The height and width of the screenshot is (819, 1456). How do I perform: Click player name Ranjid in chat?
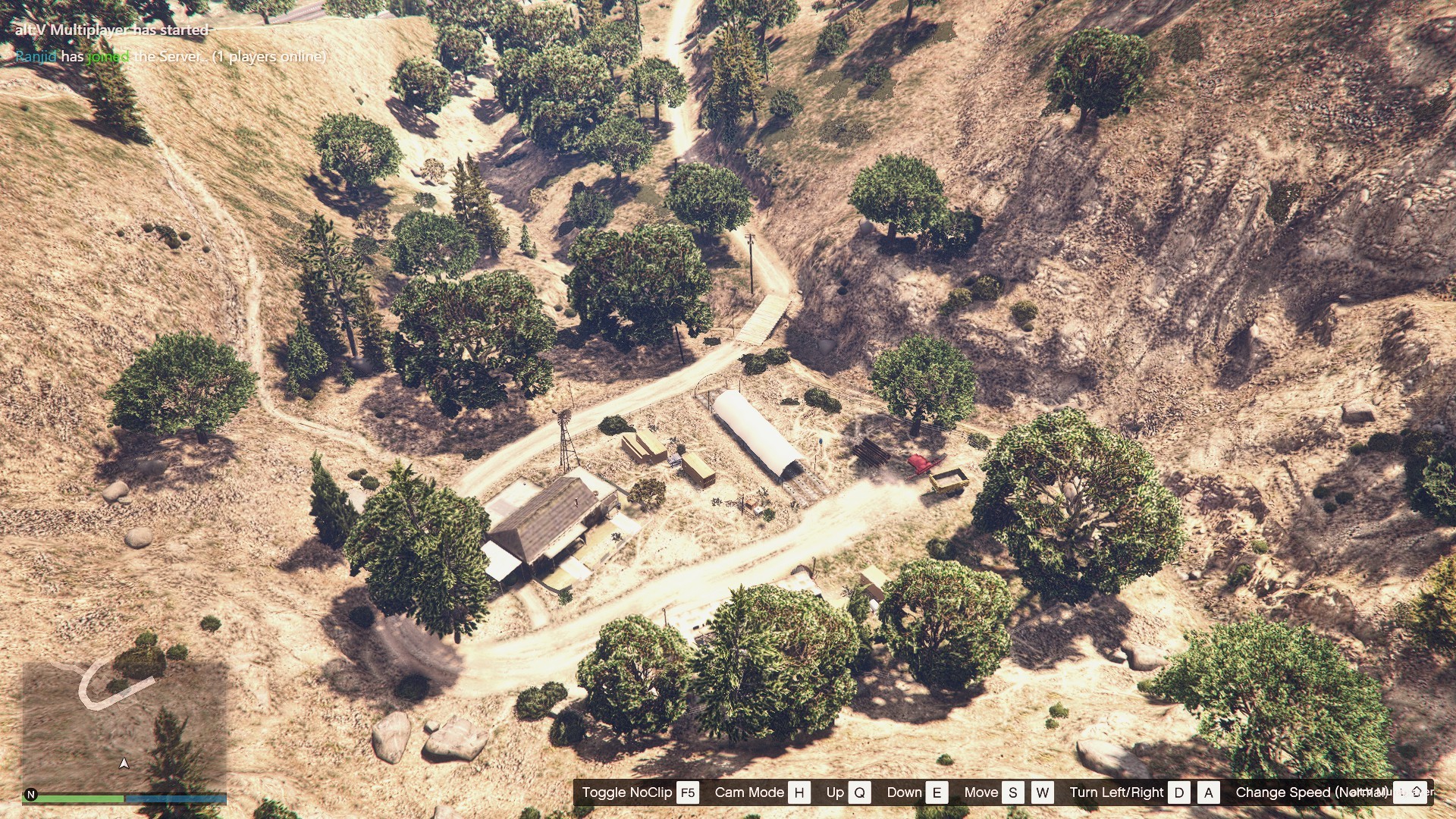point(36,57)
